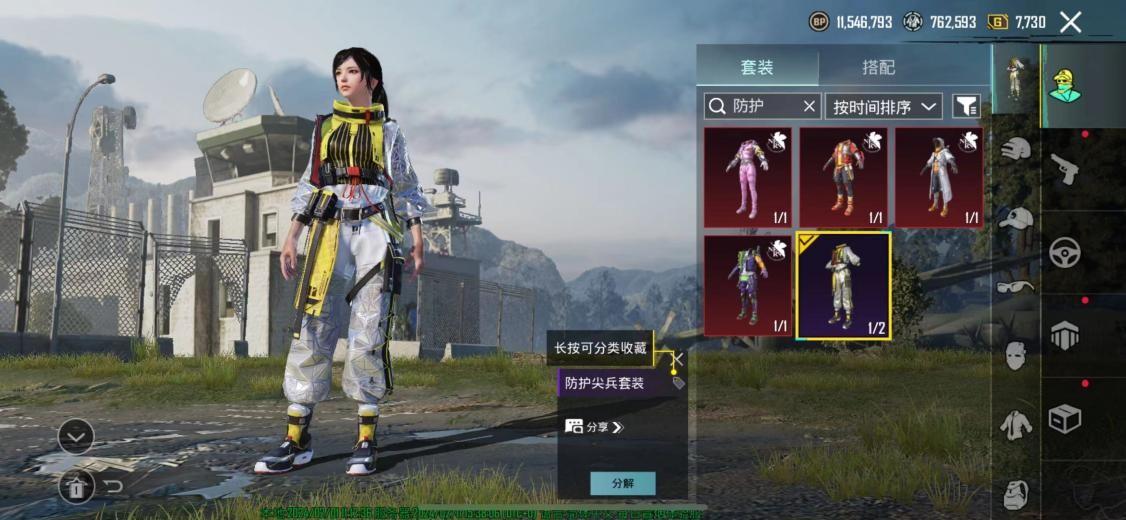Open the steering wheel vehicle category

click(x=1064, y=252)
